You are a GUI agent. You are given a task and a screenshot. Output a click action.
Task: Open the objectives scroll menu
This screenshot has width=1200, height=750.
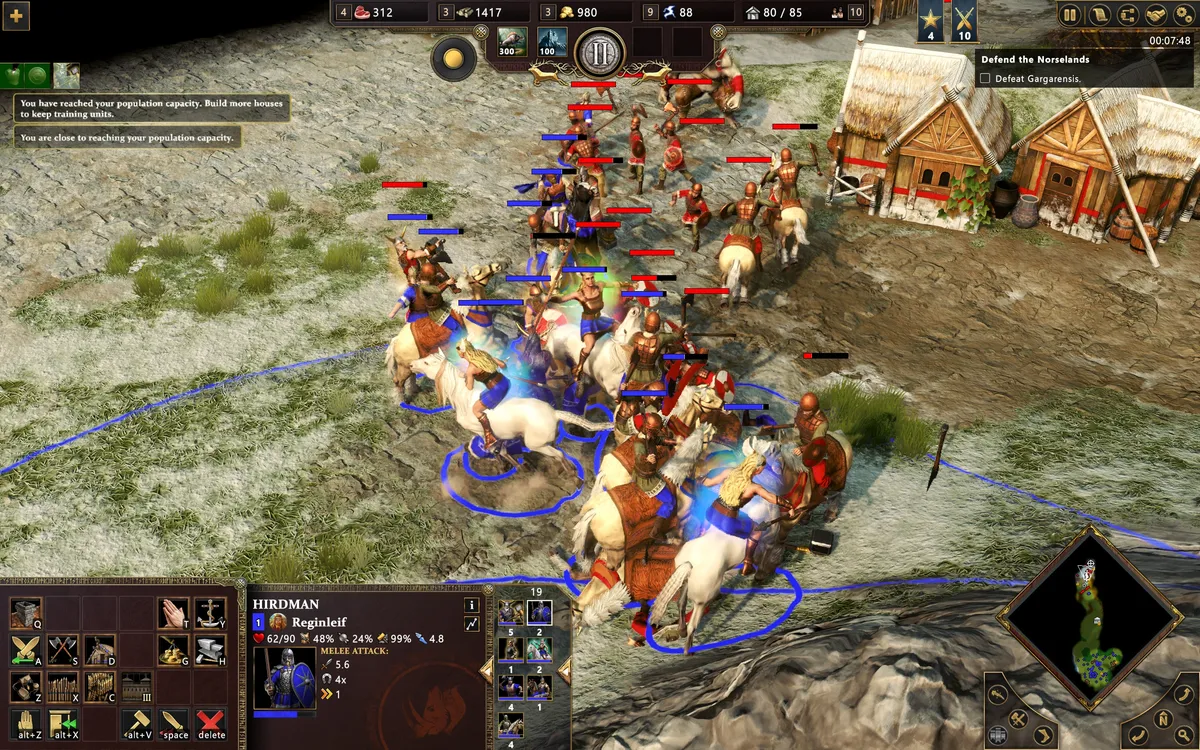[x=1099, y=15]
